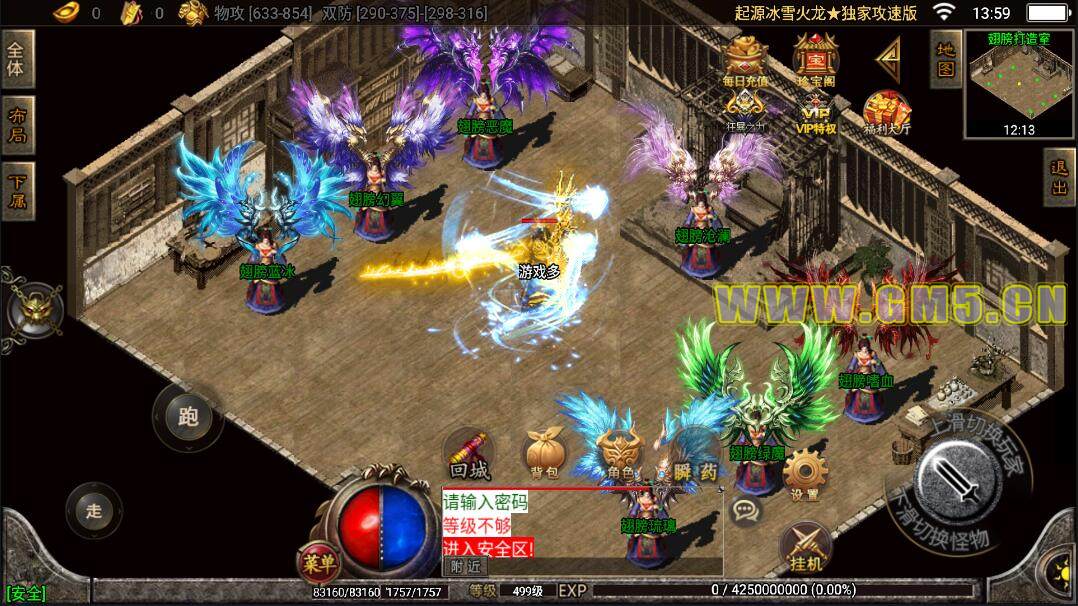This screenshot has width=1078, height=606.
Task: Open the 每日充值 daily recharge icon
Action: point(745,62)
